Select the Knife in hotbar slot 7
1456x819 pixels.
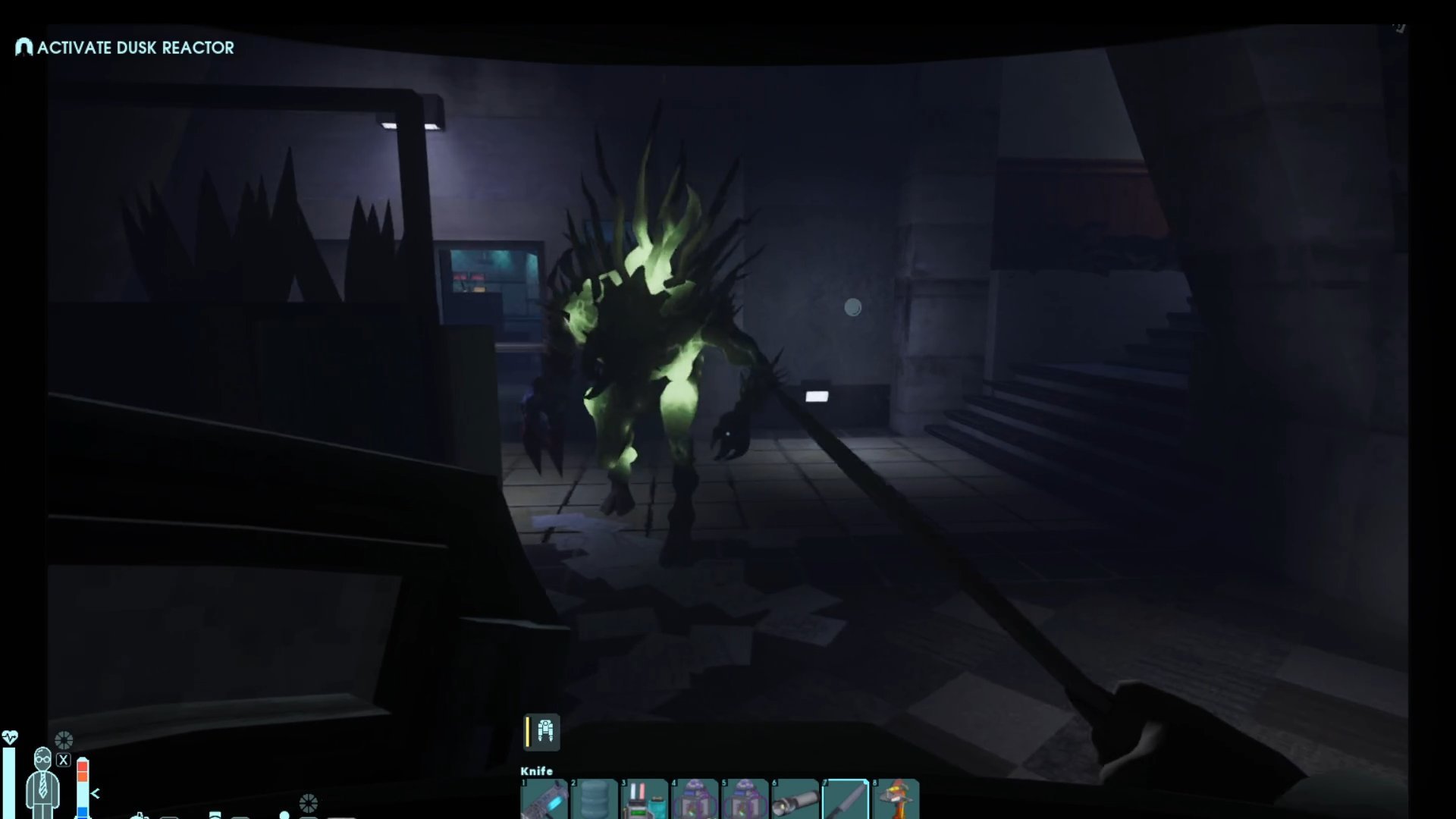click(845, 799)
